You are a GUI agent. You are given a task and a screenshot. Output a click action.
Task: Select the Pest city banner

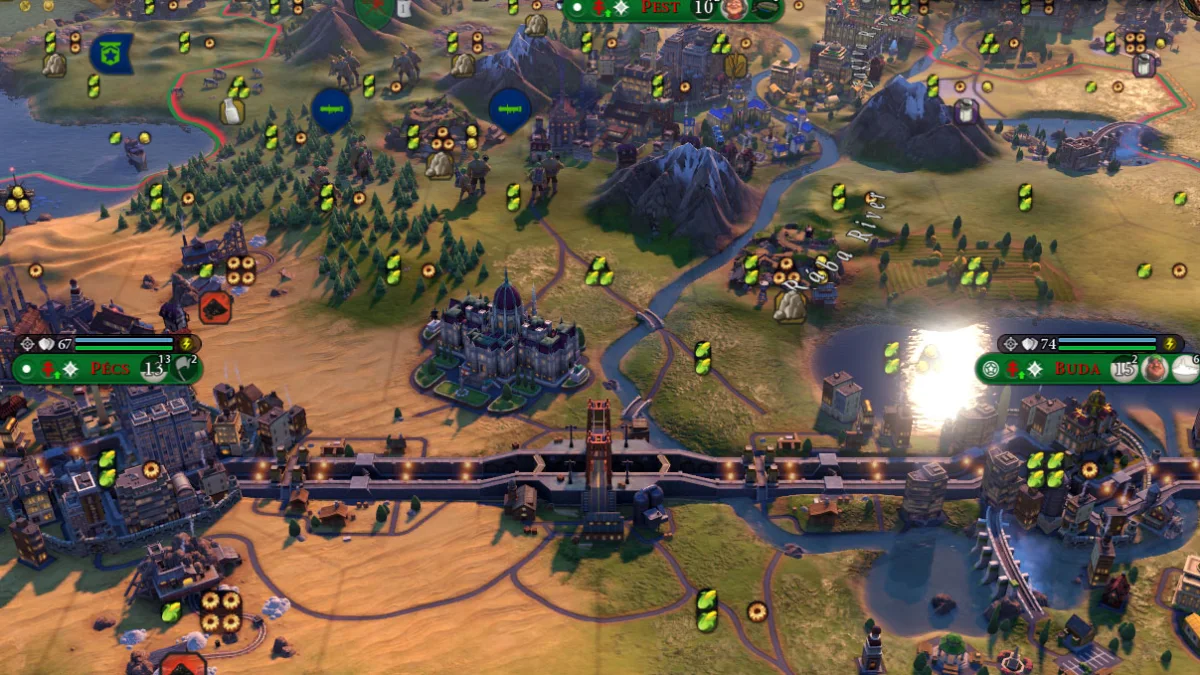pos(659,8)
